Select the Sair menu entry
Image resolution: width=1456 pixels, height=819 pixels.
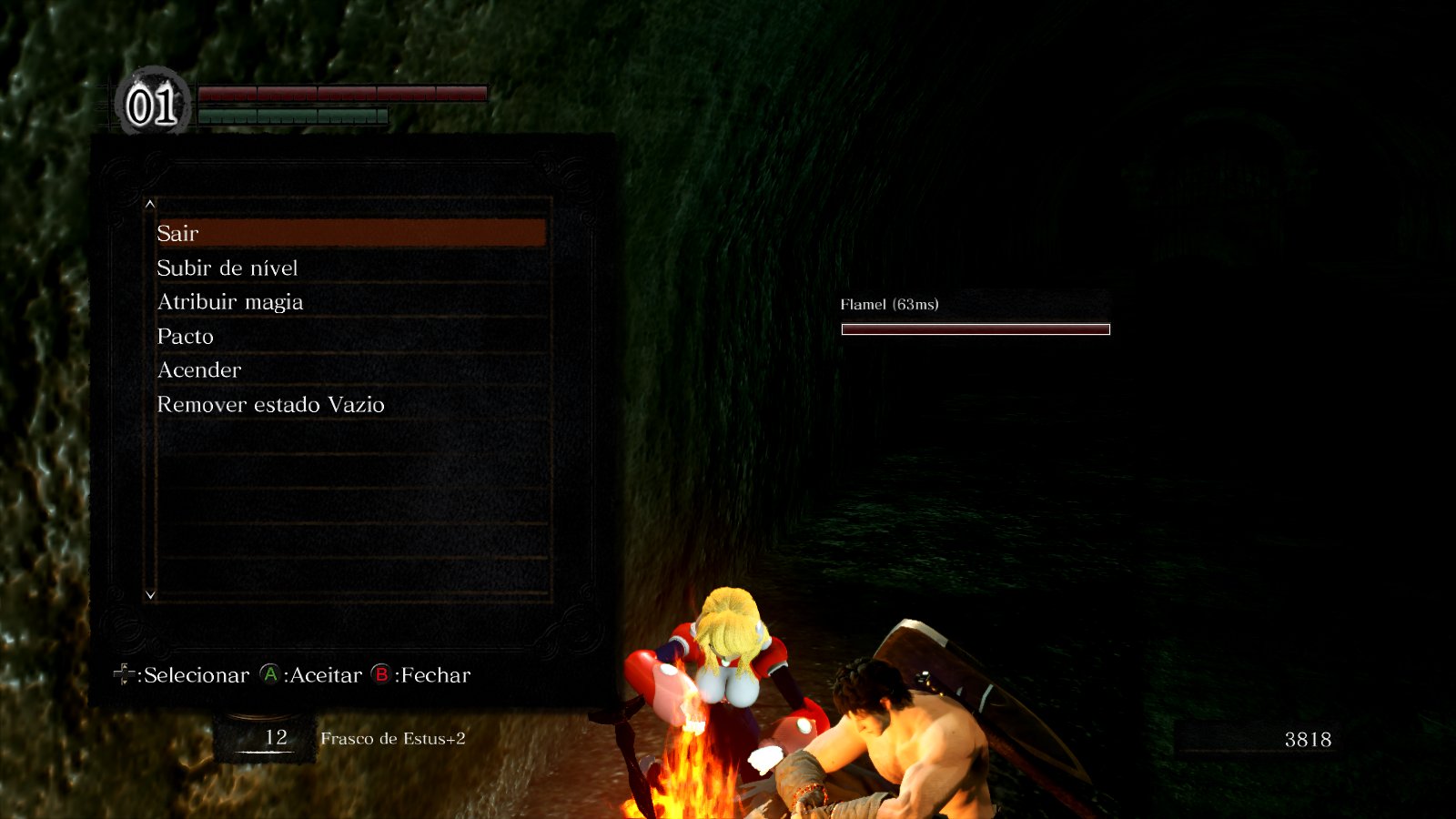[350, 233]
